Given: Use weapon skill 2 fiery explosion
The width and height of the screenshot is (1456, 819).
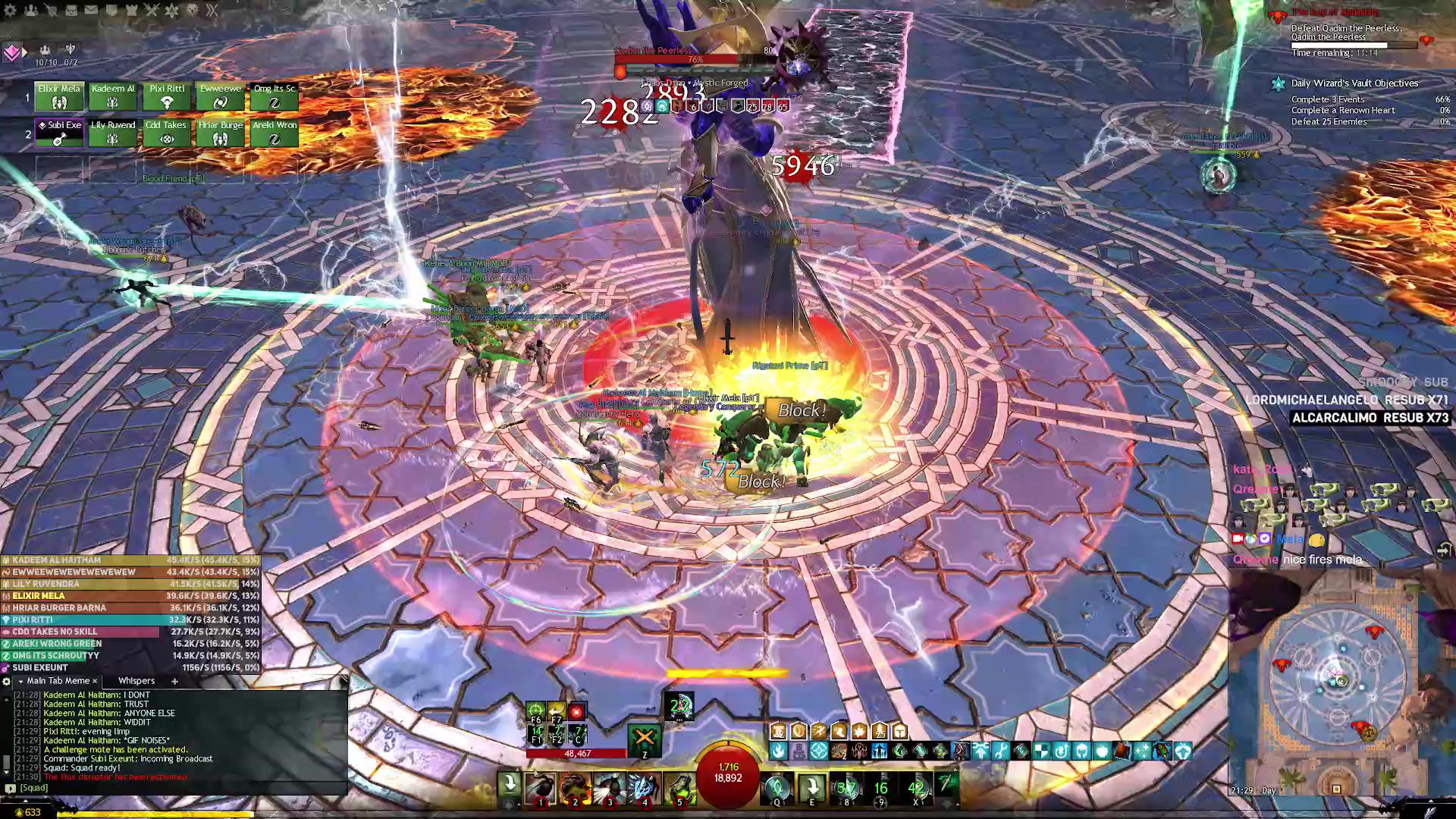Looking at the screenshot, I should pos(575,788).
